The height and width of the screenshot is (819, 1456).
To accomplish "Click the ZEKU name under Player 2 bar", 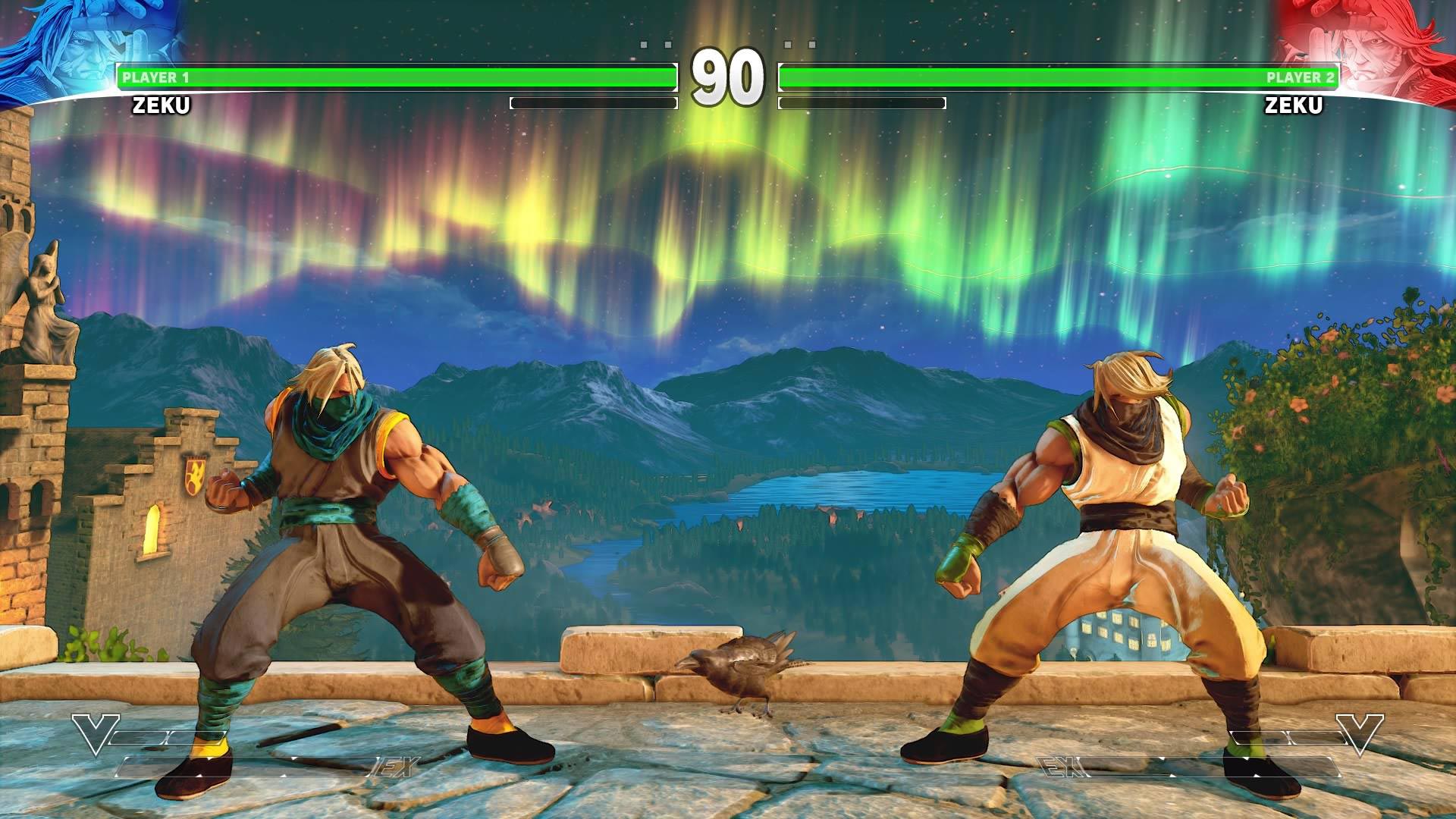I will tap(1293, 106).
